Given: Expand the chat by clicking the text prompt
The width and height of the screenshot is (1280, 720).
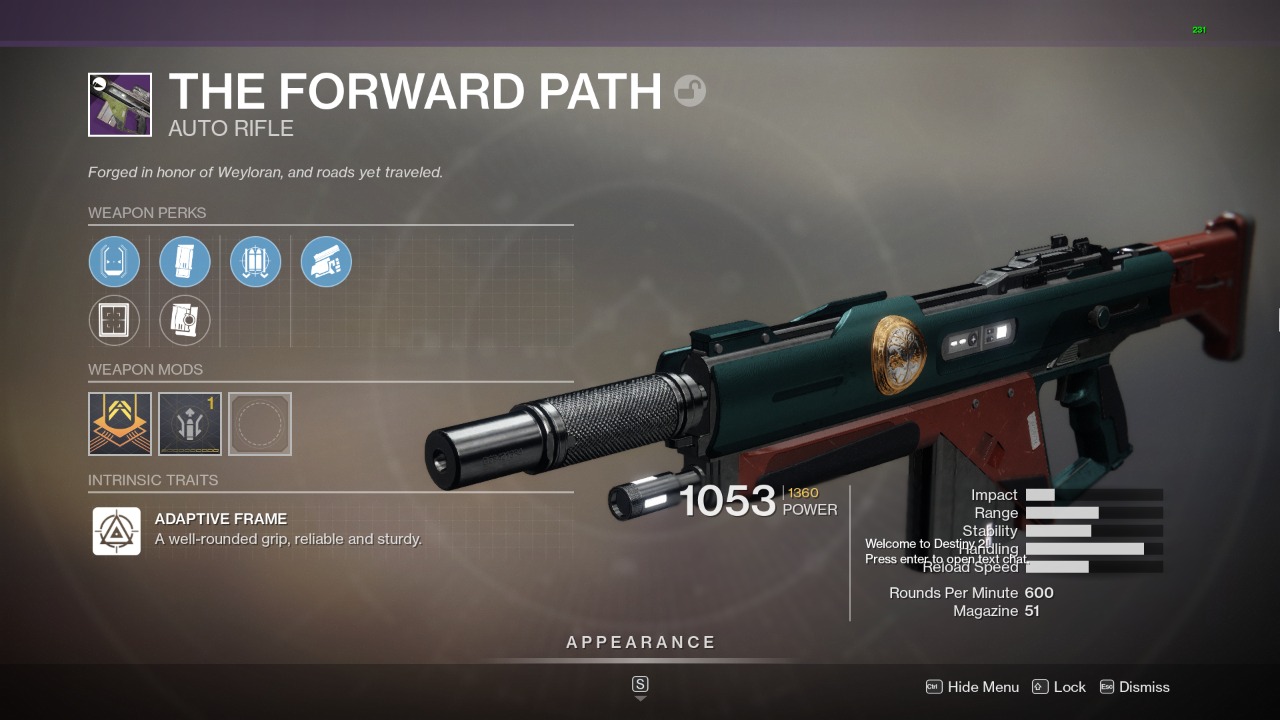Looking at the screenshot, I should coord(946,559).
